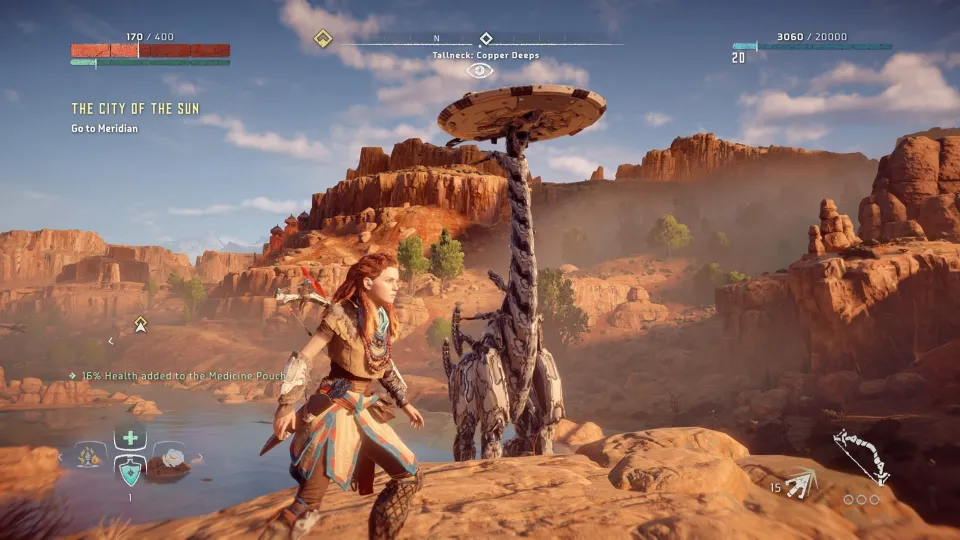Select the white diamond Tallneck compass marker
This screenshot has width=960, height=540.
(486, 39)
